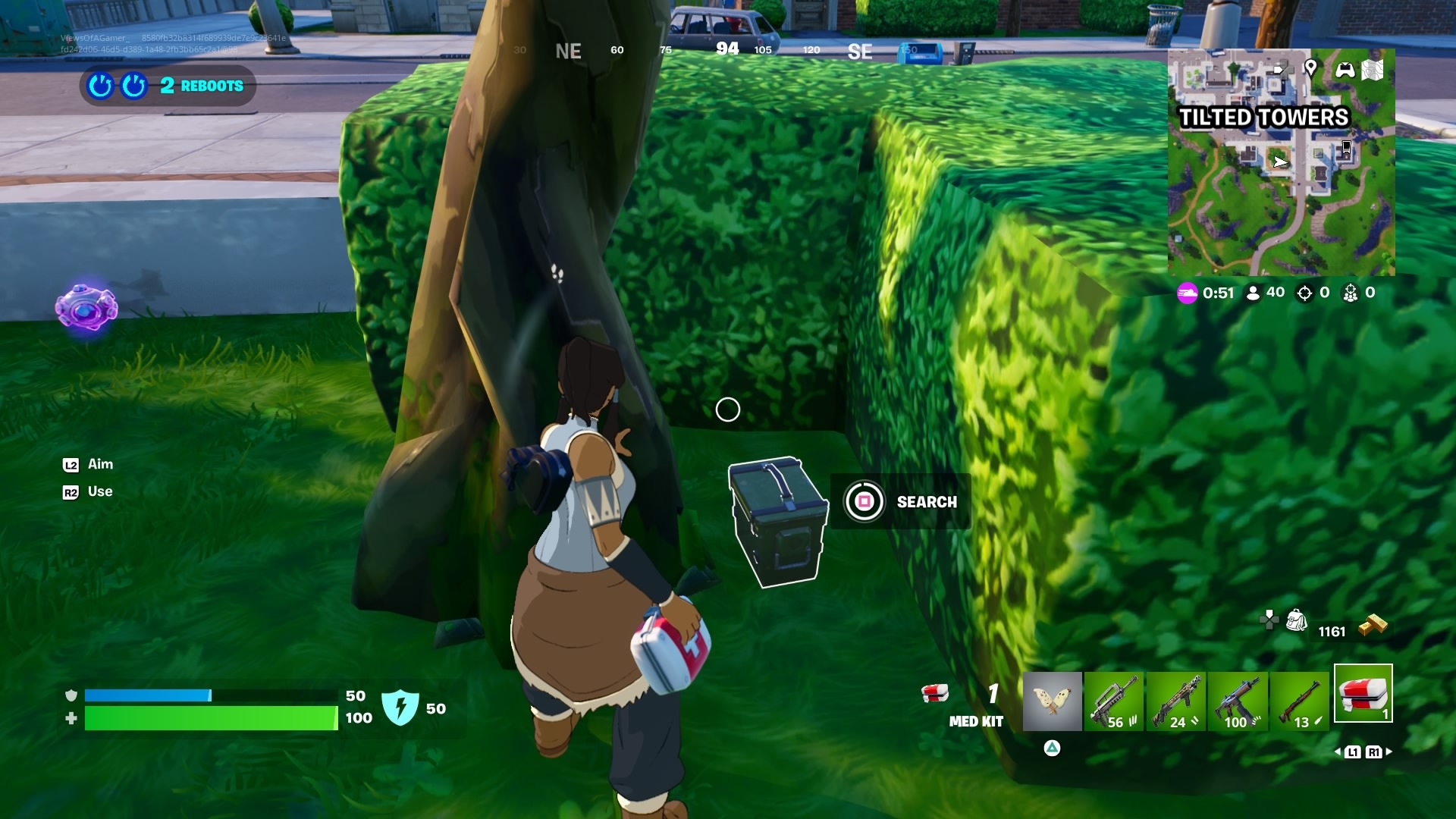This screenshot has width=1456, height=819.
Task: Select the map pin marker icon
Action: coord(1310,68)
